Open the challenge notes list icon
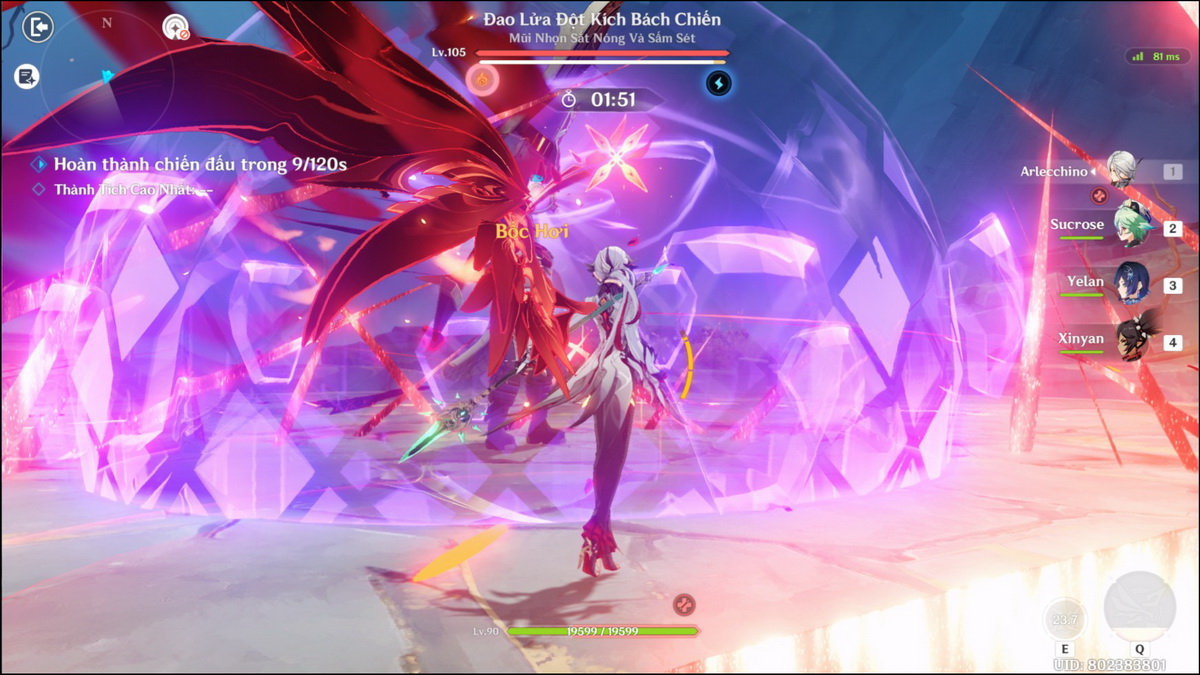 tap(27, 76)
